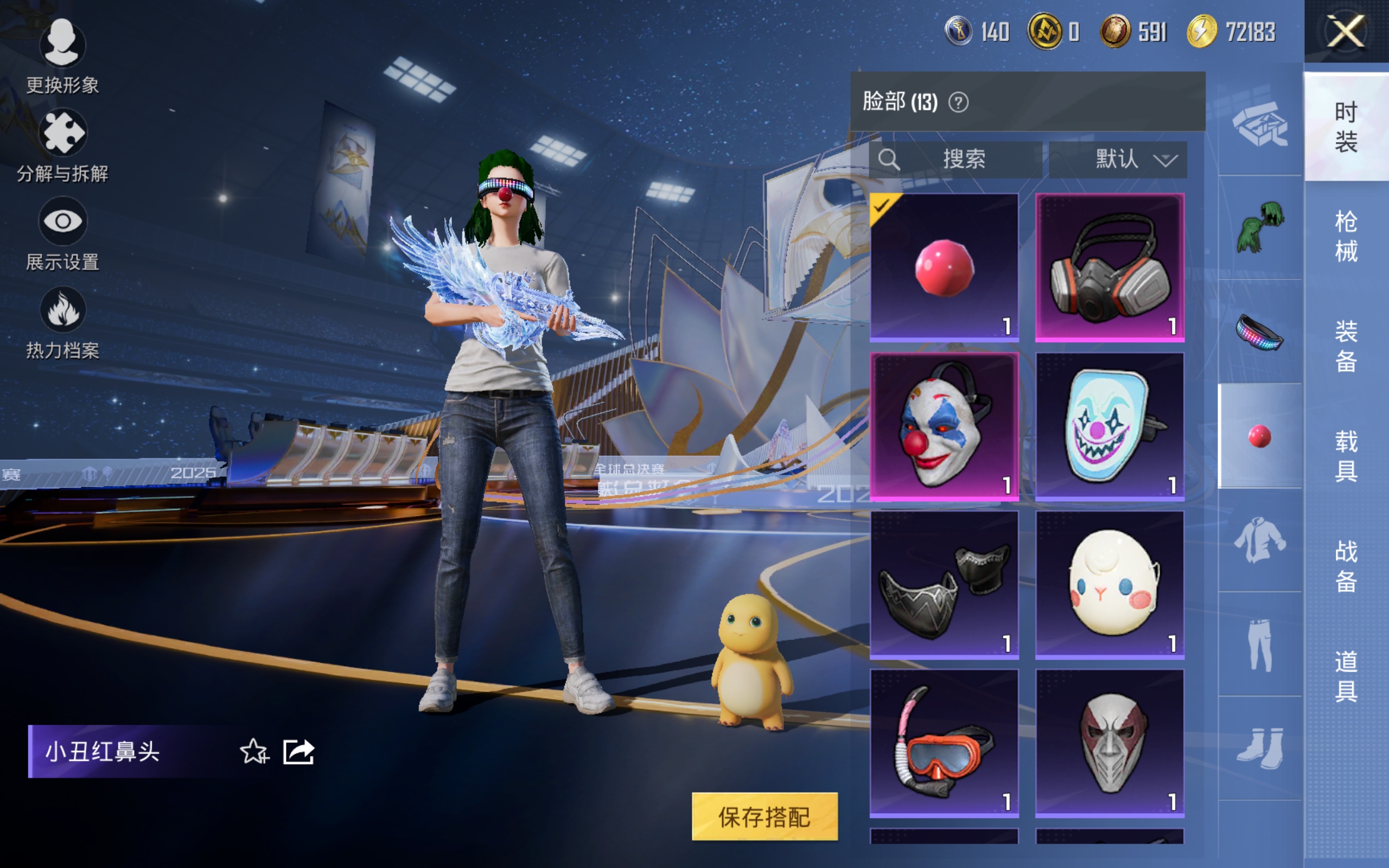Choose the white egg bunny mask
Screen dimensions: 1389x868
[1109, 584]
